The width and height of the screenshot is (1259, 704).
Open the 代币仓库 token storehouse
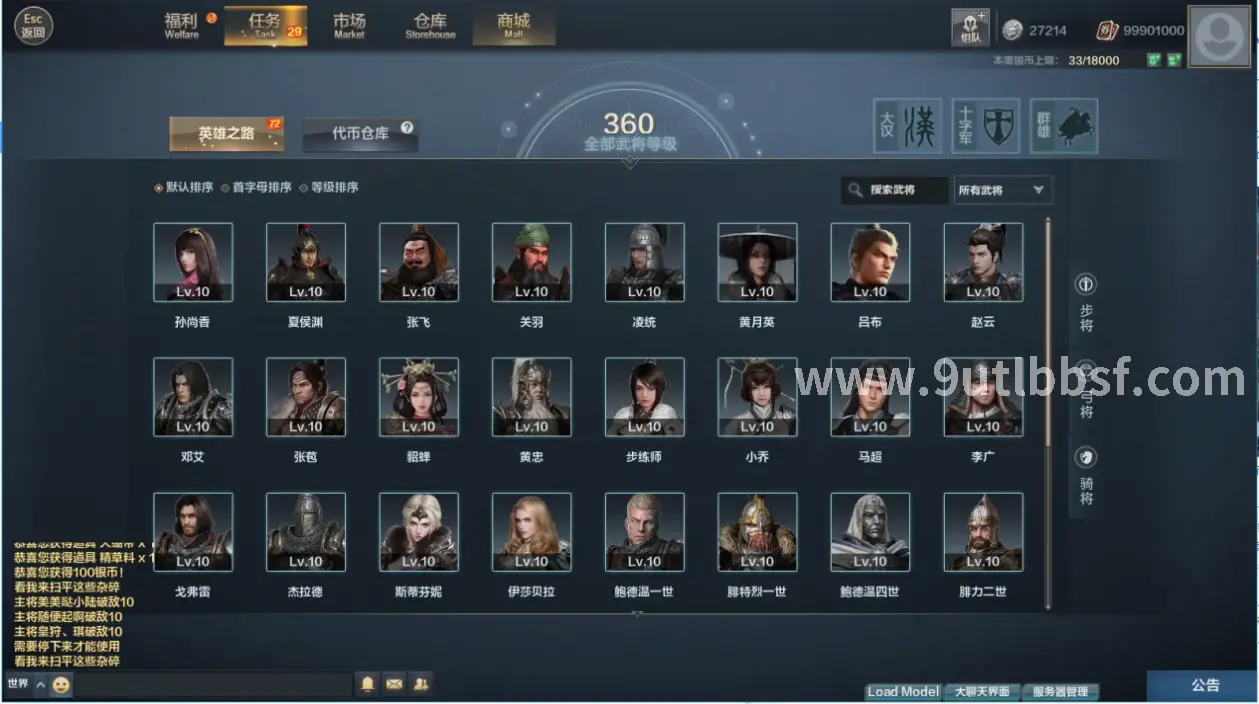(360, 133)
